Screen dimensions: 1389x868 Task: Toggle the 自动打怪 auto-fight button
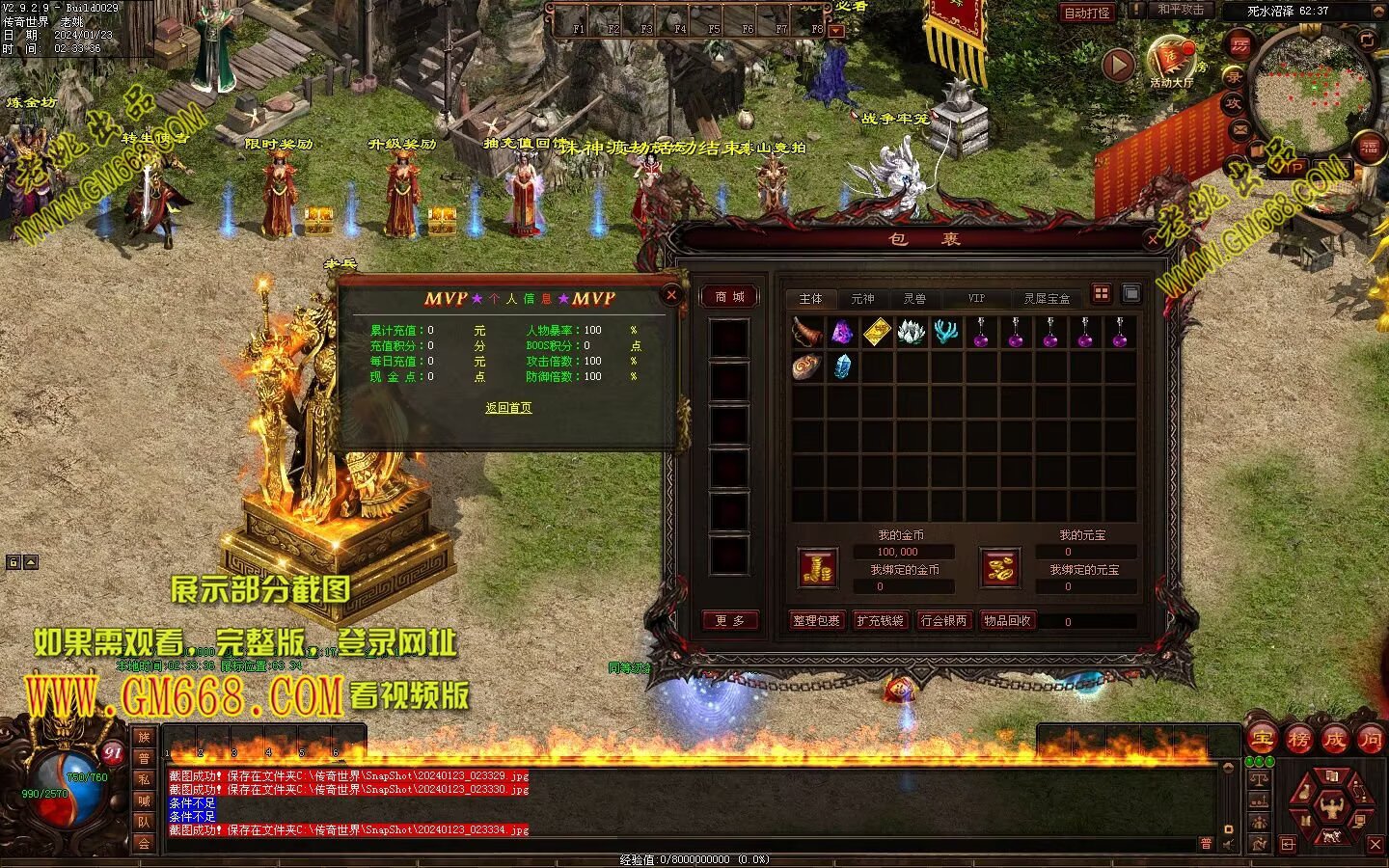coord(1086,13)
